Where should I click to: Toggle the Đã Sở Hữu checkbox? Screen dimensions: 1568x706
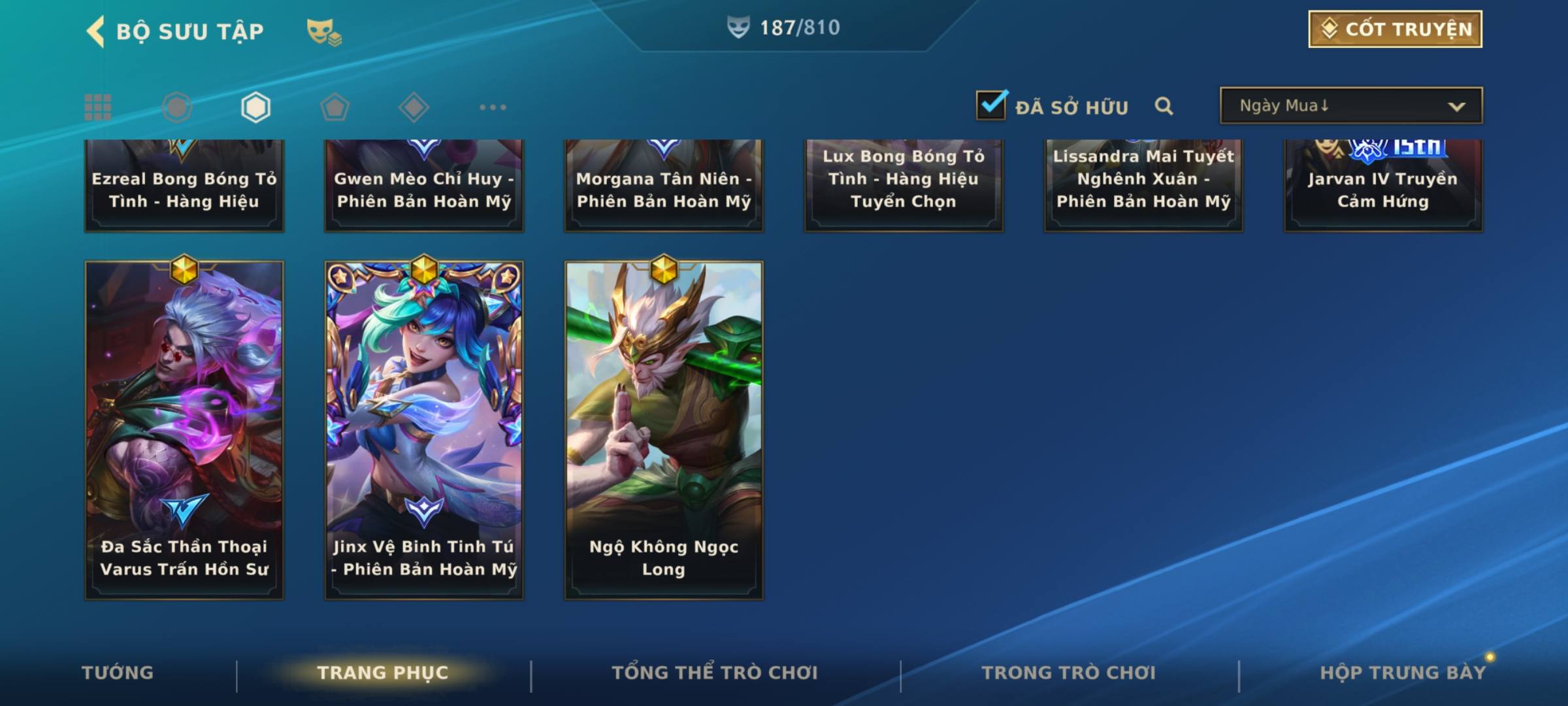point(991,105)
